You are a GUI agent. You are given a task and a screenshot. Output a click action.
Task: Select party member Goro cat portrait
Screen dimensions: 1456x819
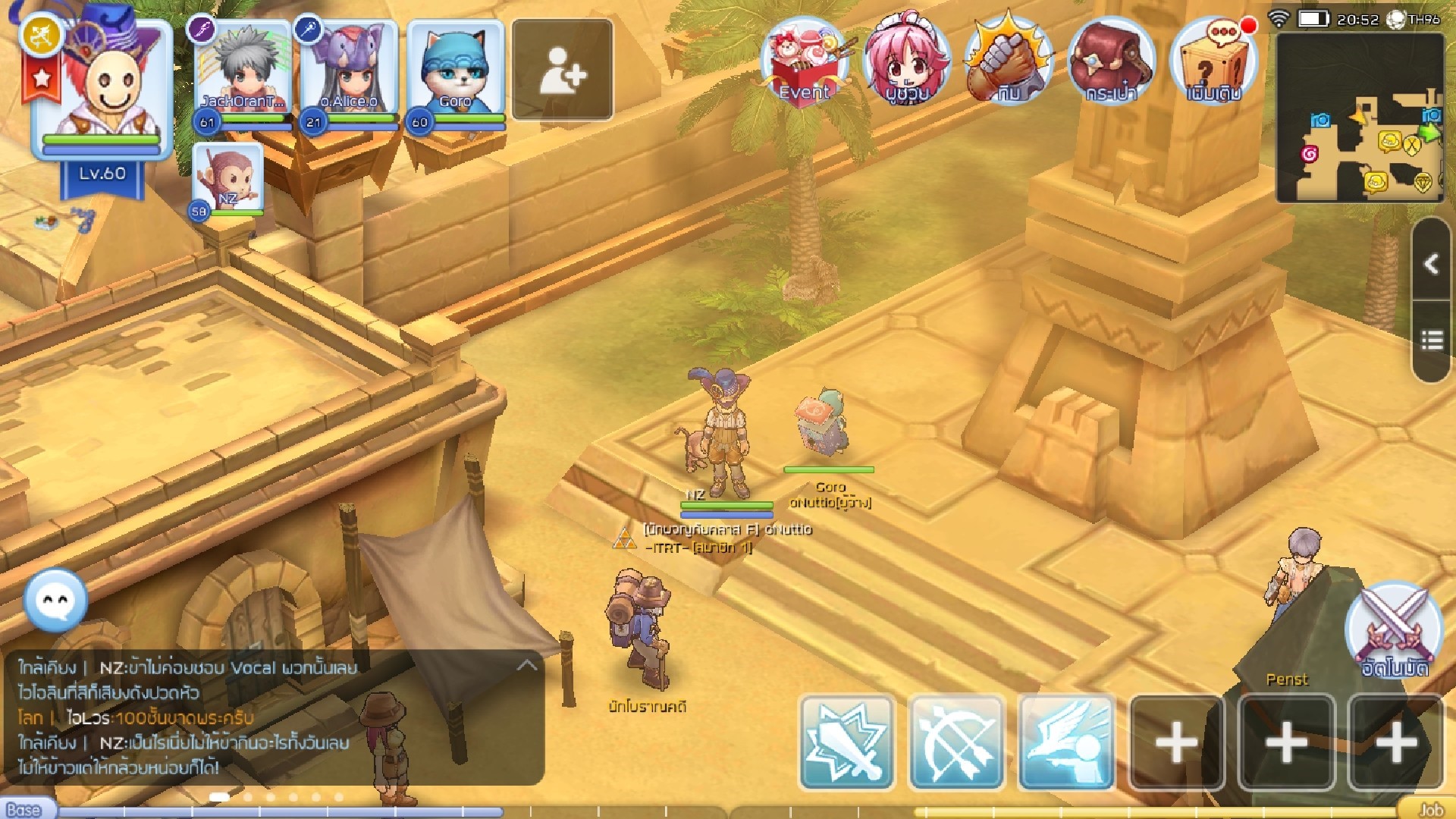tap(455, 72)
